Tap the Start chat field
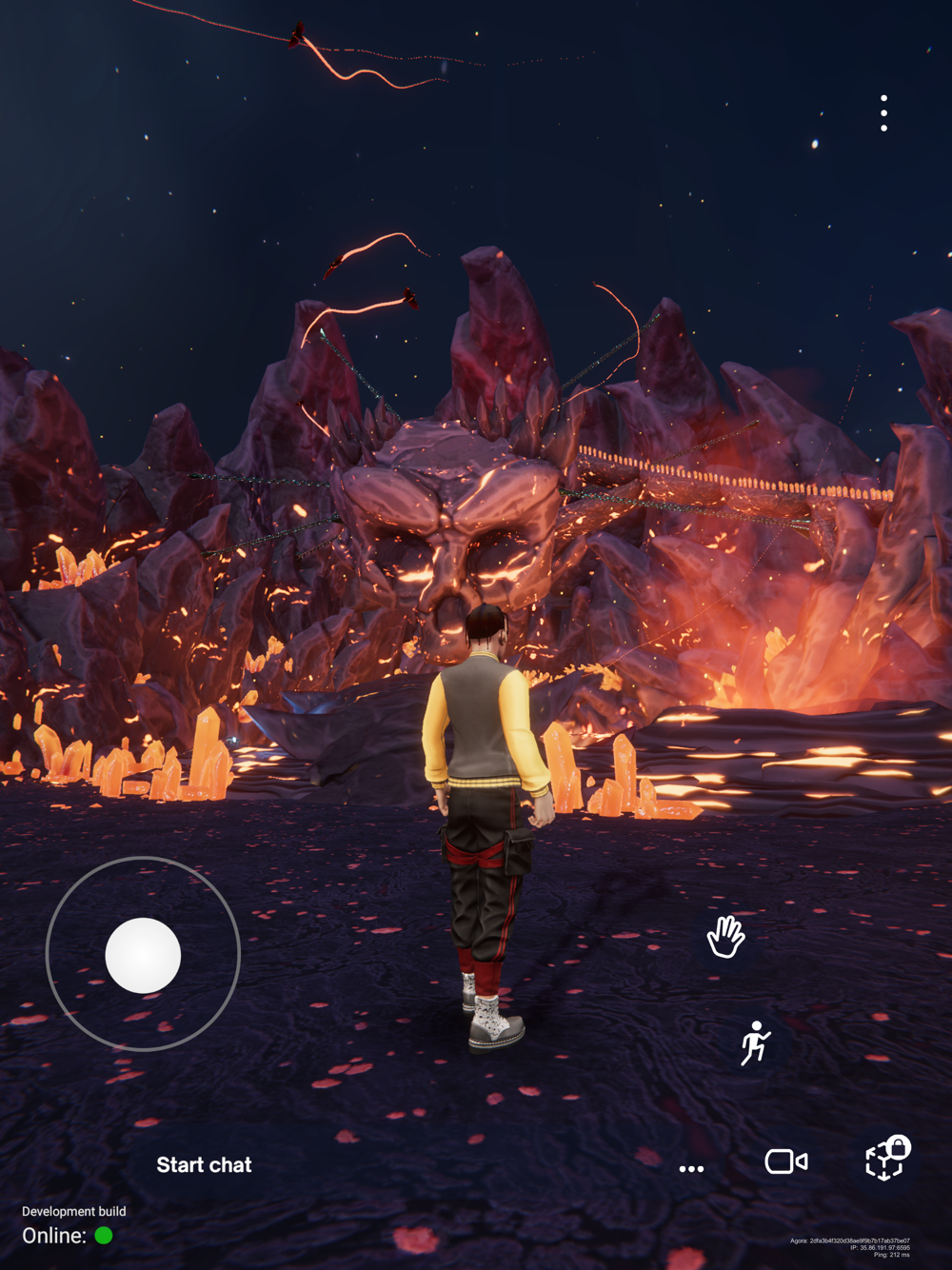This screenshot has height=1270, width=952. [204, 1165]
